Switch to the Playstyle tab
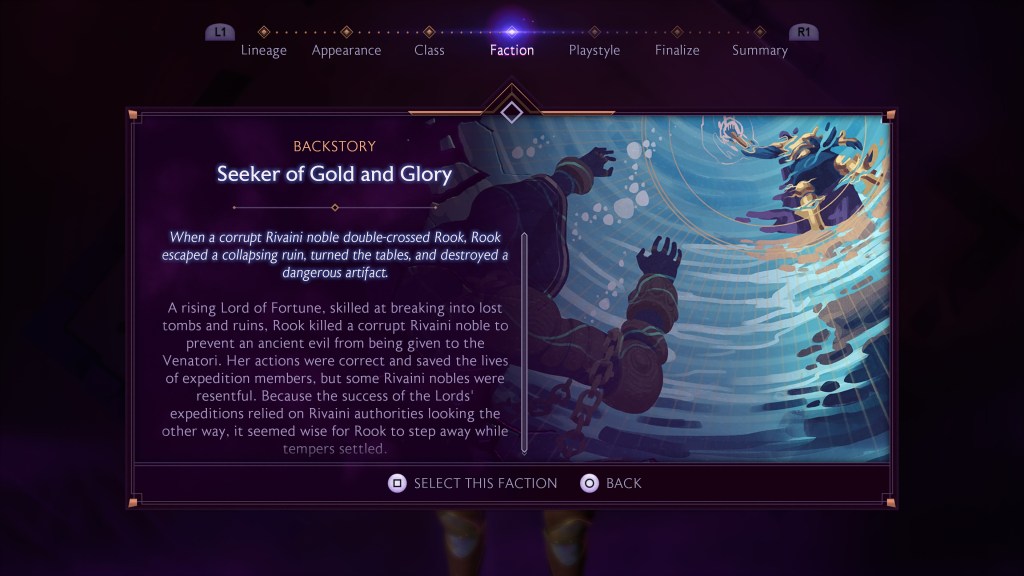The width and height of the screenshot is (1024, 576). (x=594, y=50)
